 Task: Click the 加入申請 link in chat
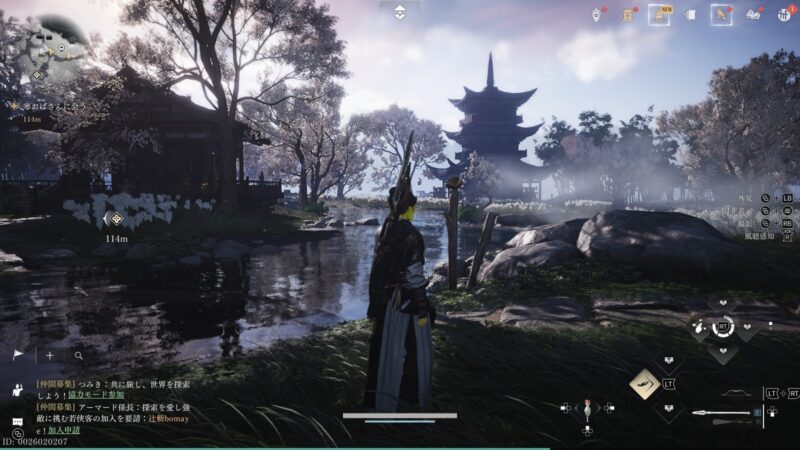(x=64, y=429)
